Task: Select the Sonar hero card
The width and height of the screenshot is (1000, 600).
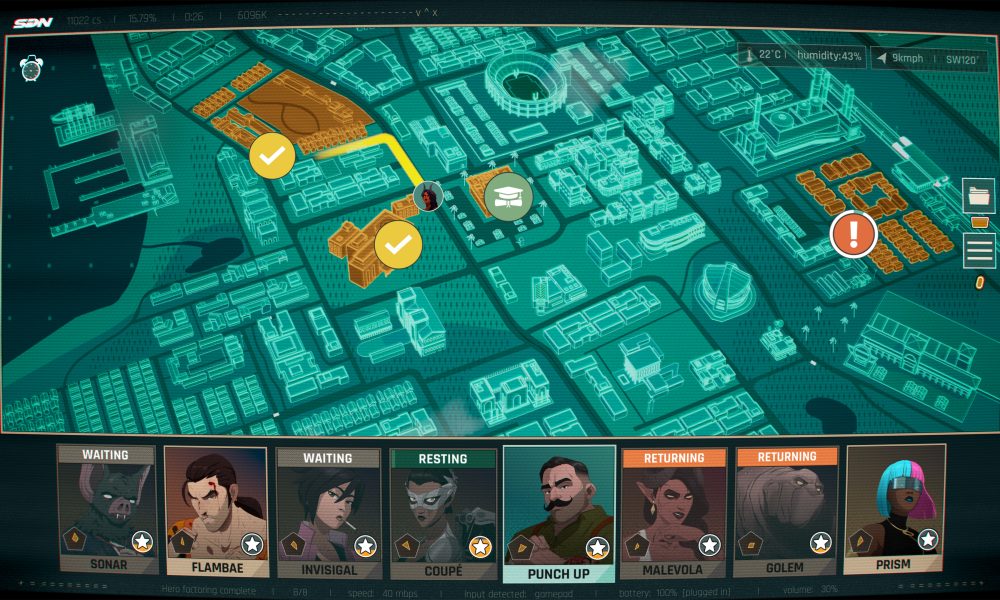Action: (x=106, y=510)
